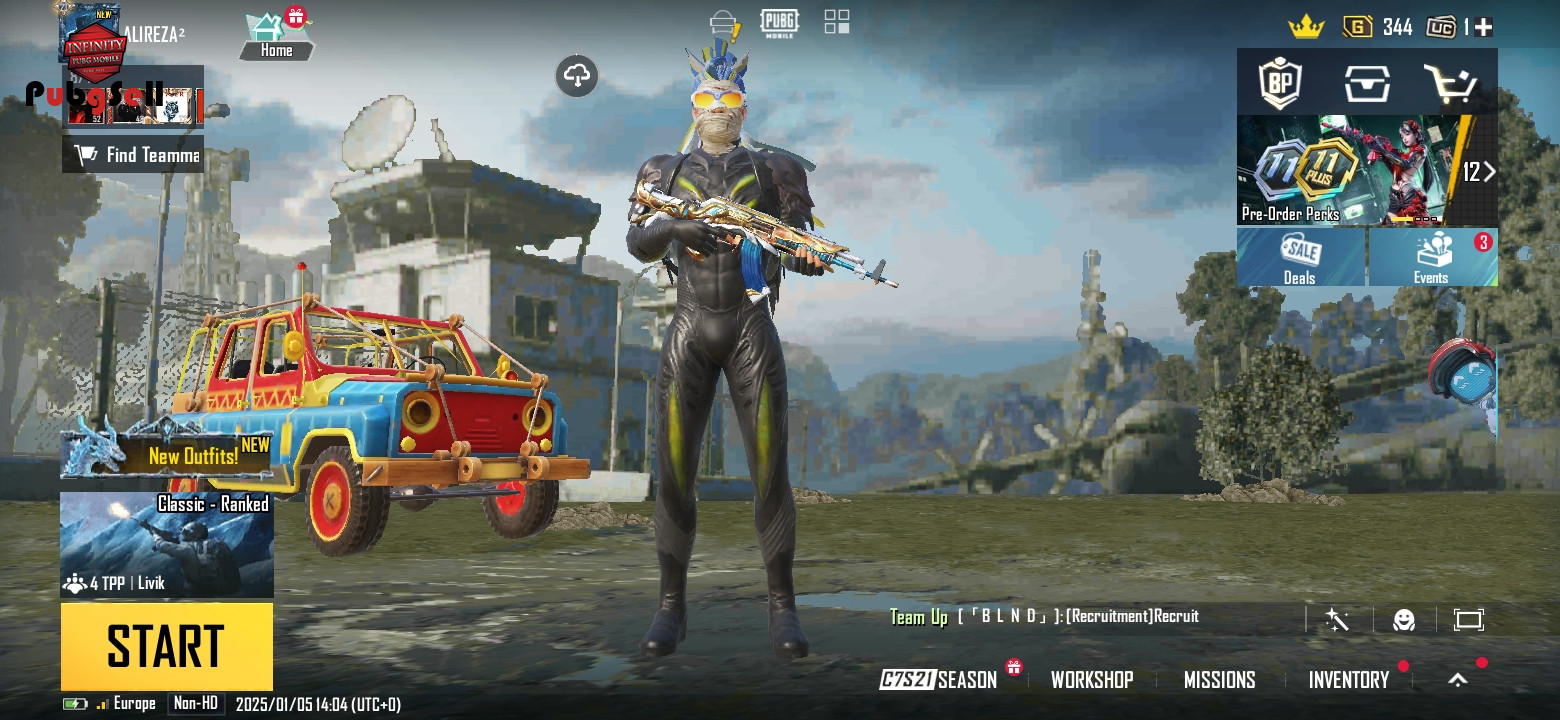
Task: Open the Inventory menu
Action: tap(1348, 680)
